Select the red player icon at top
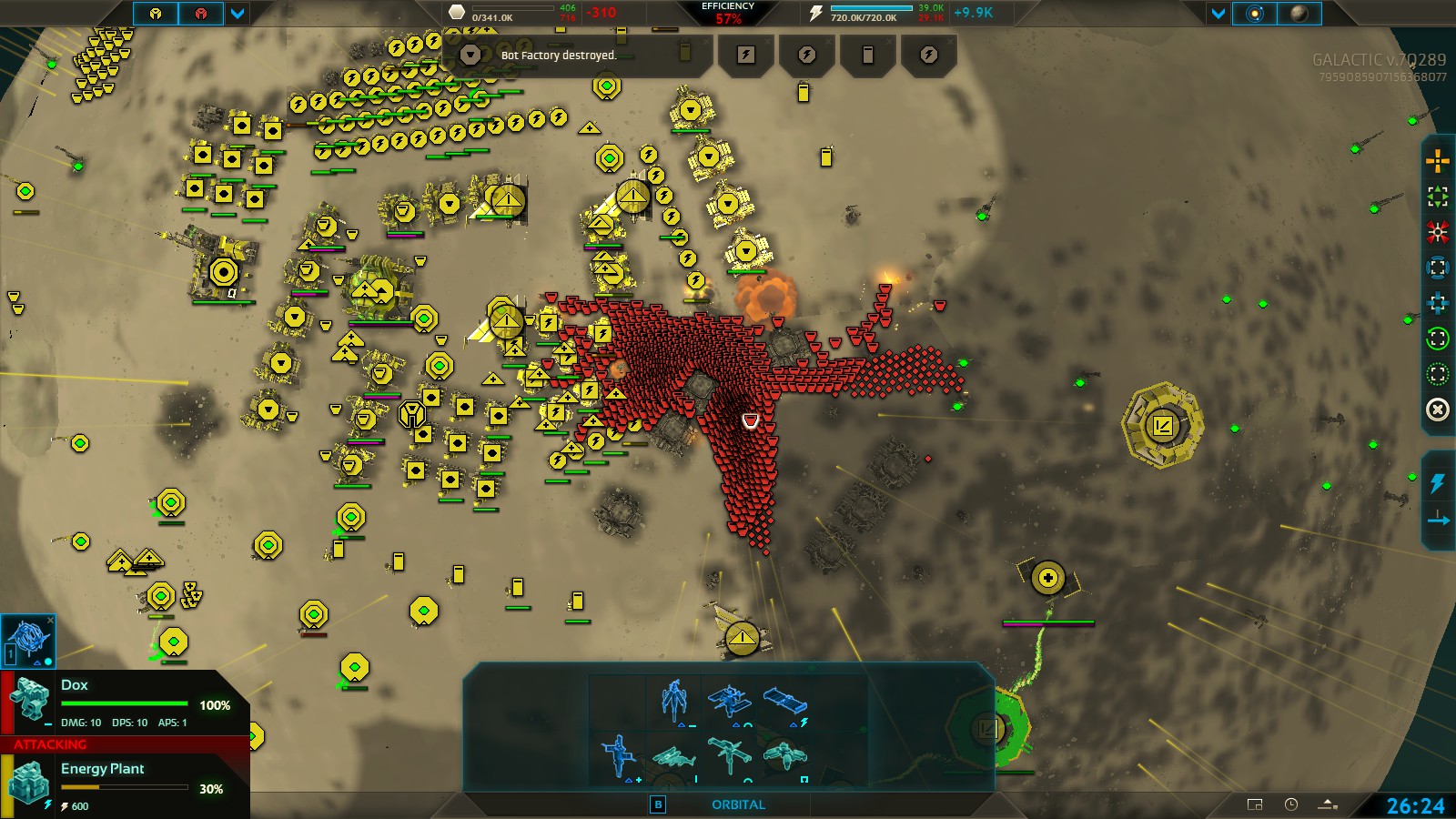The image size is (1456, 819). tap(201, 14)
